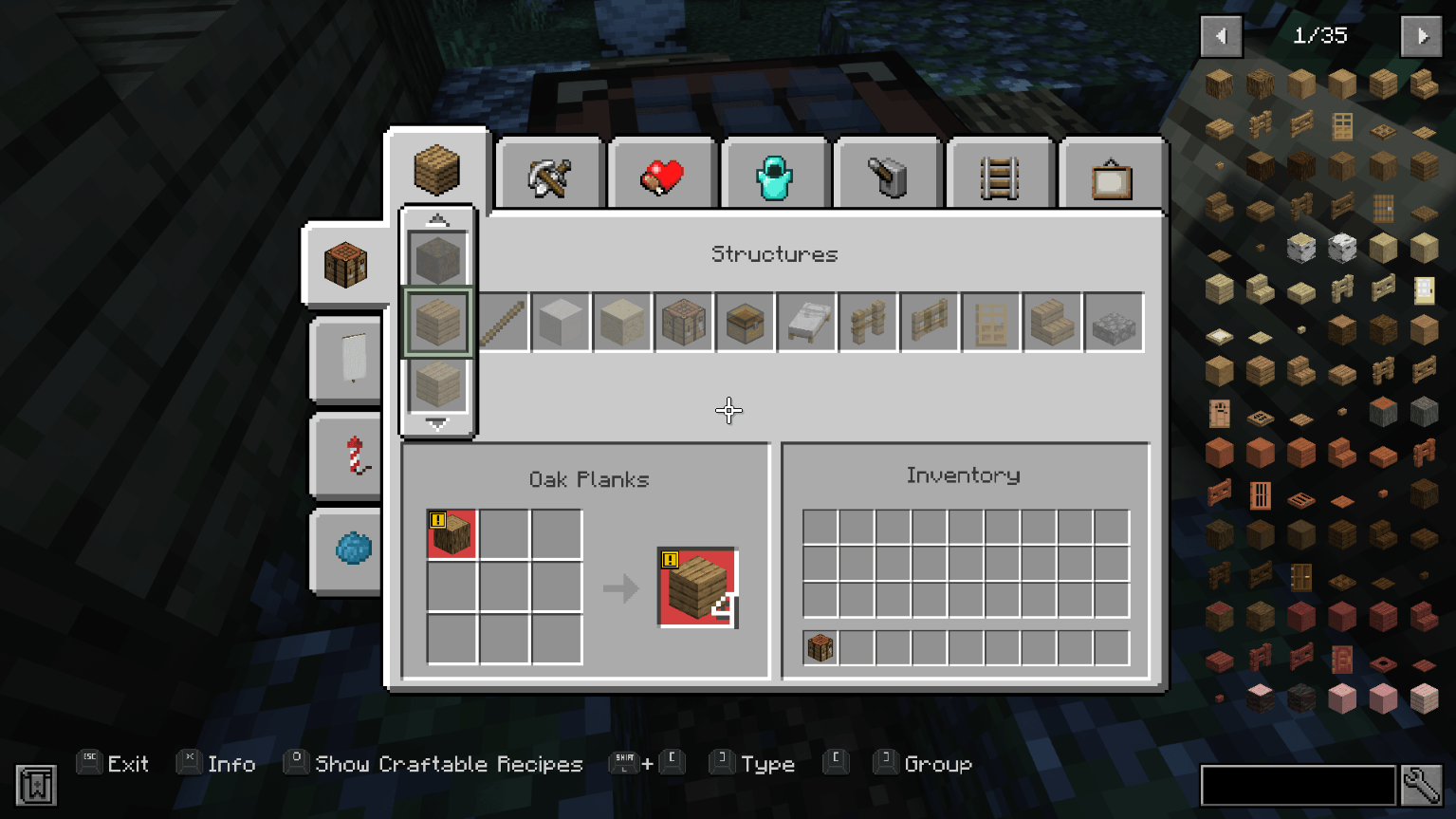Click the next page arrow at 1/35
Viewport: 1456px width, 819px height.
[x=1421, y=36]
